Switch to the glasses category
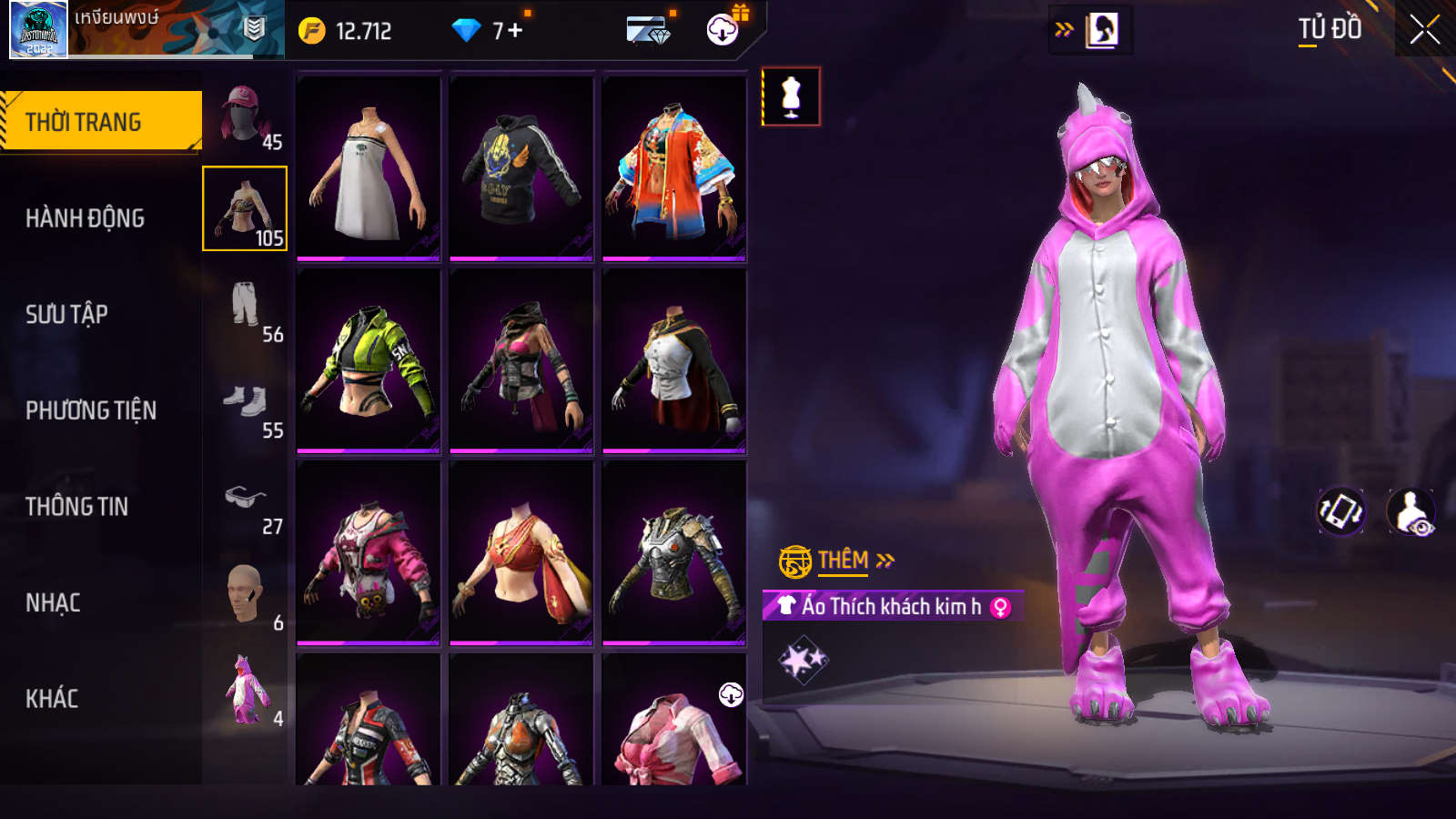 246,501
